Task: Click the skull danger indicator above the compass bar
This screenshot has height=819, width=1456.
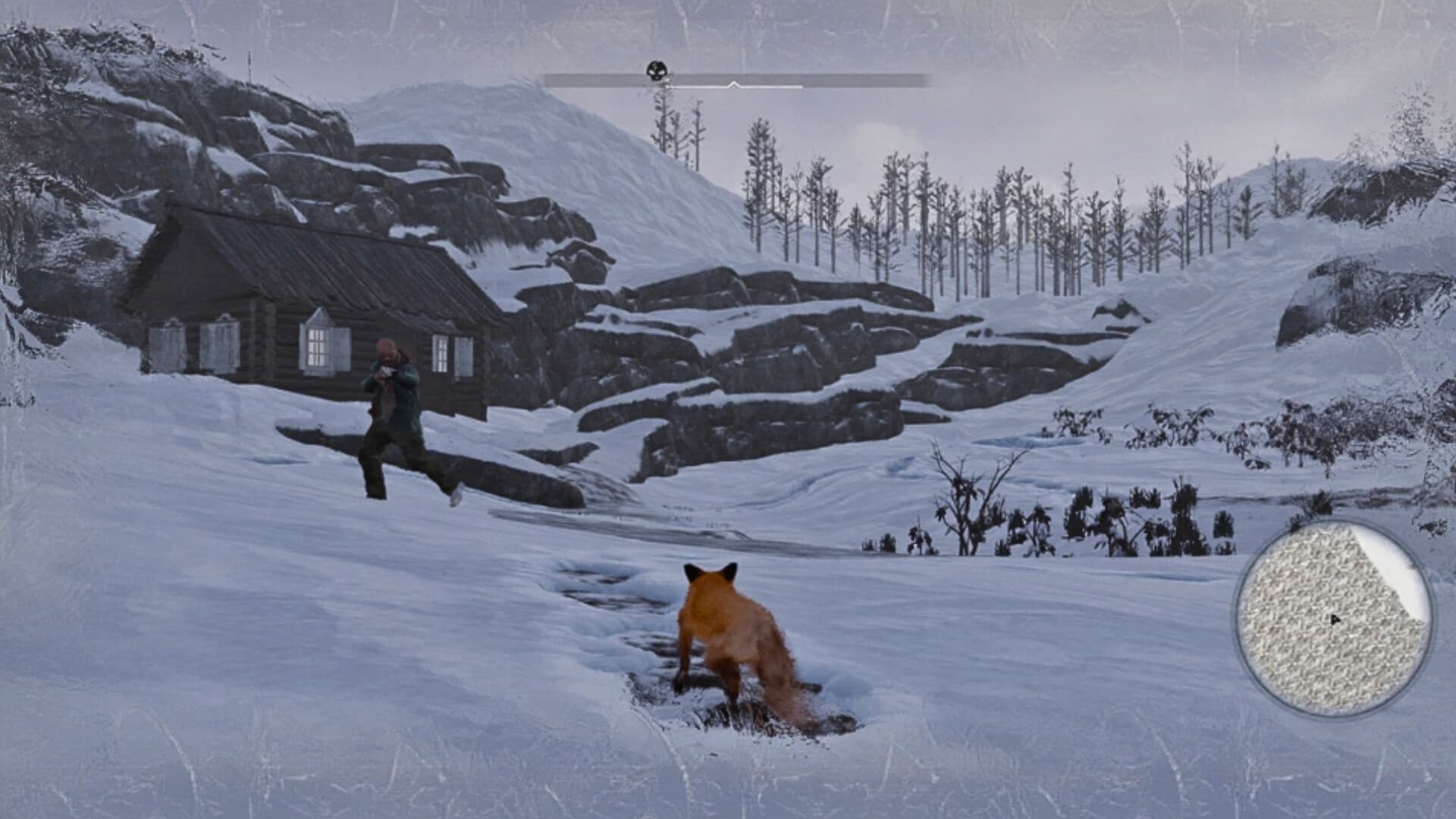Action: pos(657,68)
